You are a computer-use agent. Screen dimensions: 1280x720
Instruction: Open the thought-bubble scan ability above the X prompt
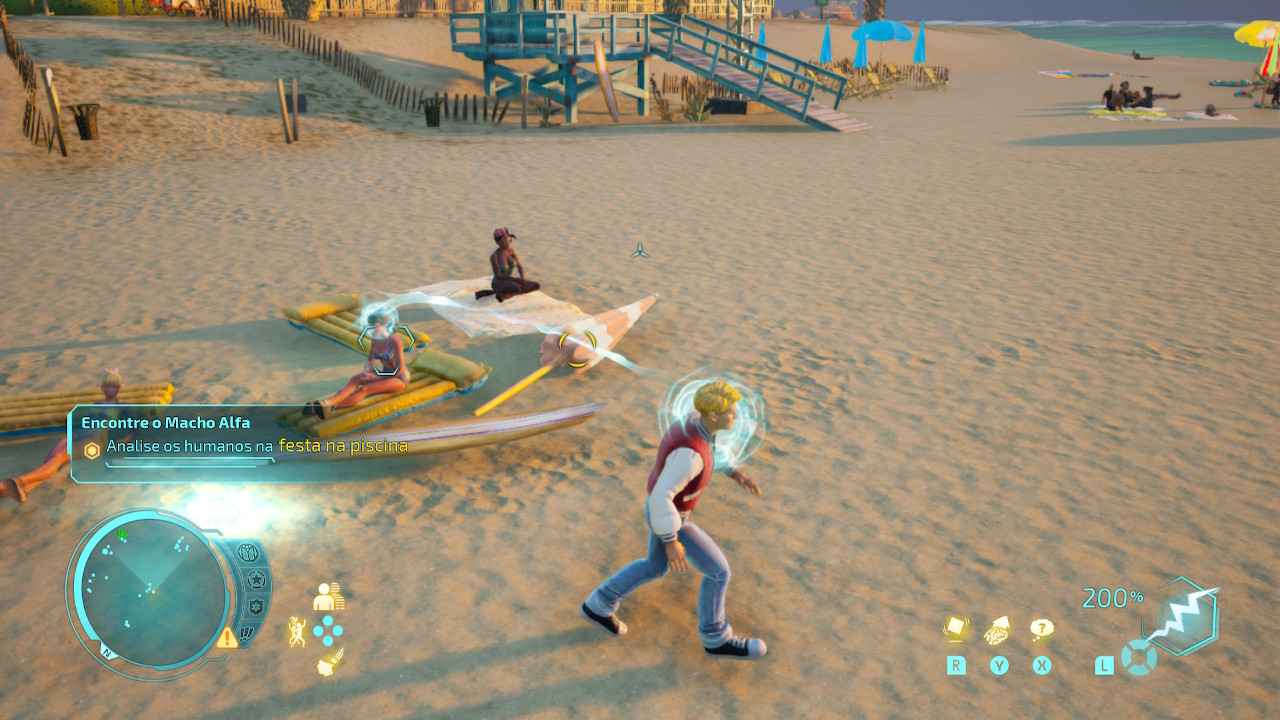(1042, 627)
